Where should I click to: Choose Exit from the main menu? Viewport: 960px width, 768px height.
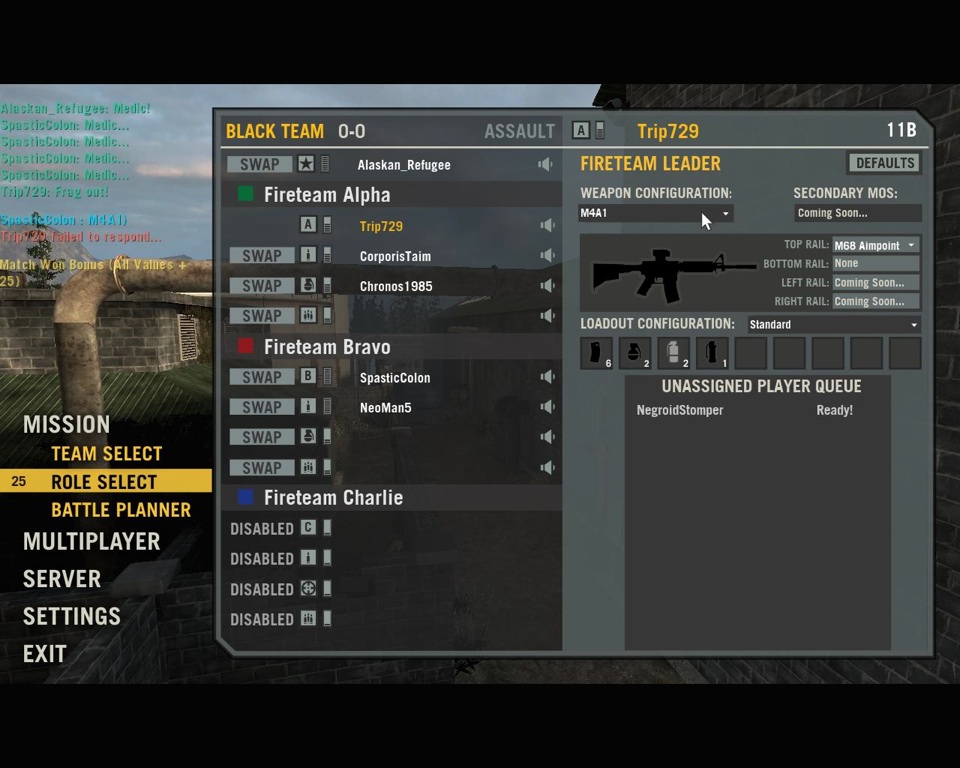coord(45,654)
